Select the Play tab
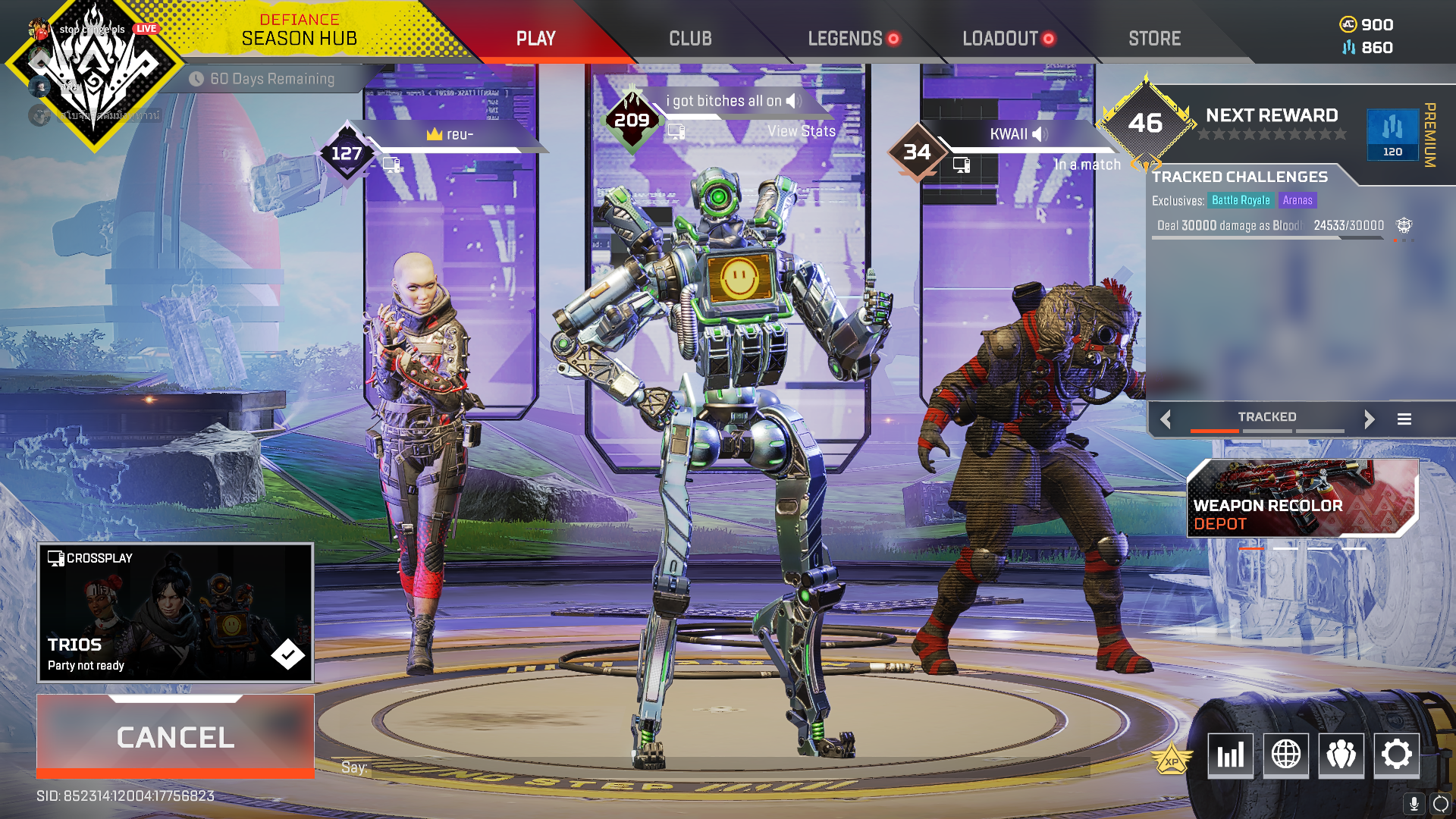1456x819 pixels. point(536,39)
